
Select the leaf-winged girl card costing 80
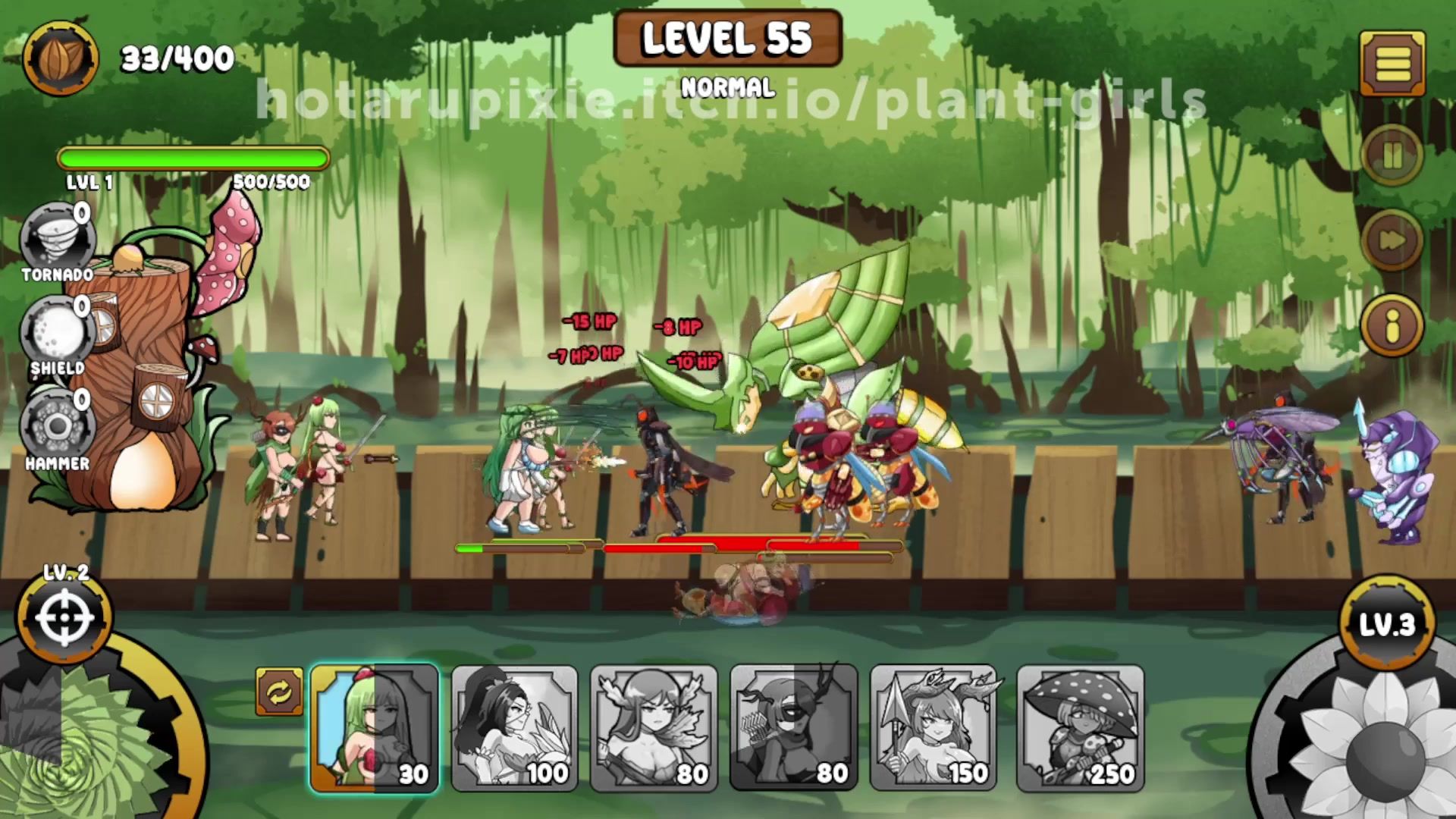point(654,728)
